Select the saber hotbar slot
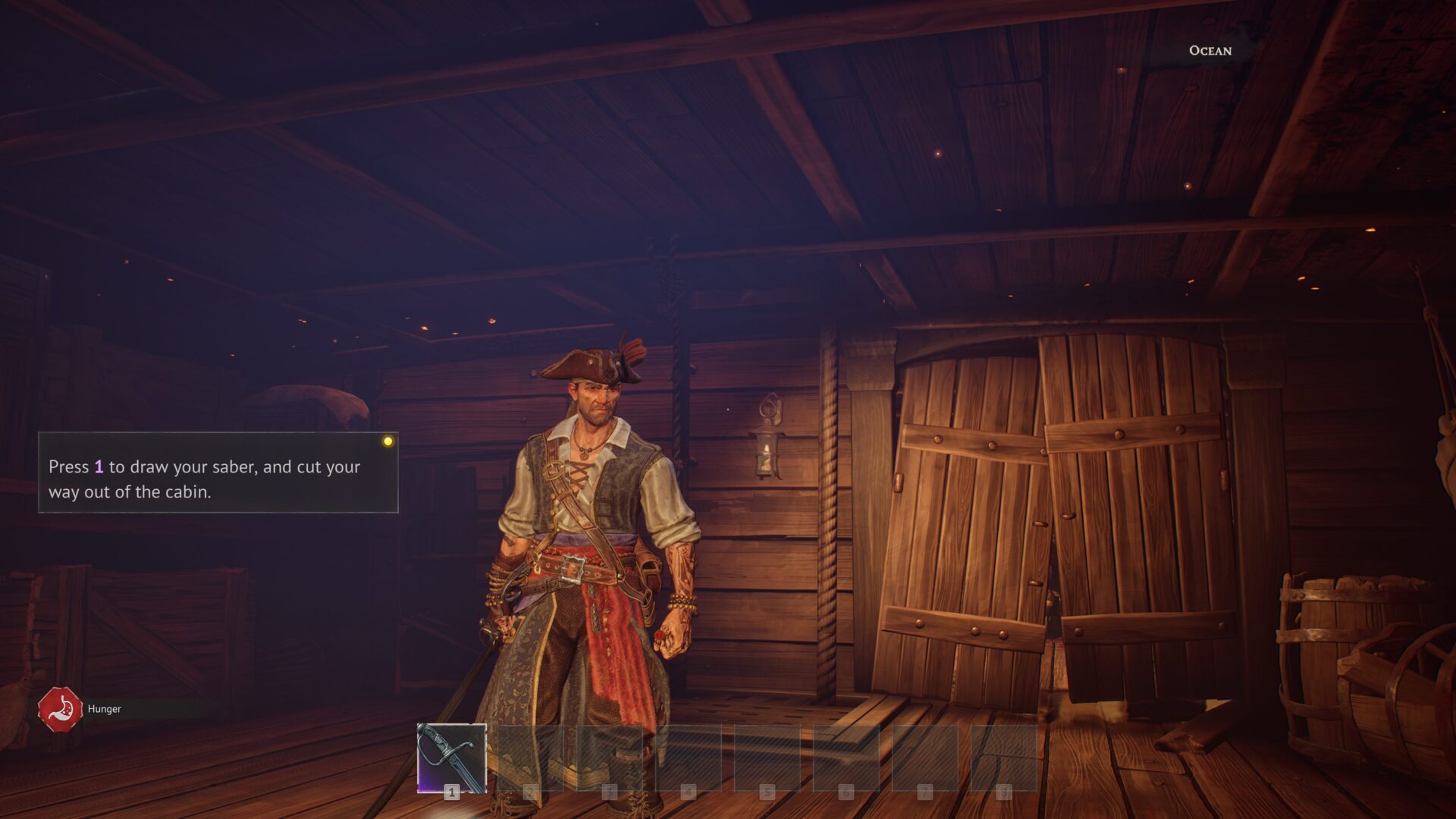The width and height of the screenshot is (1456, 819). [x=451, y=758]
